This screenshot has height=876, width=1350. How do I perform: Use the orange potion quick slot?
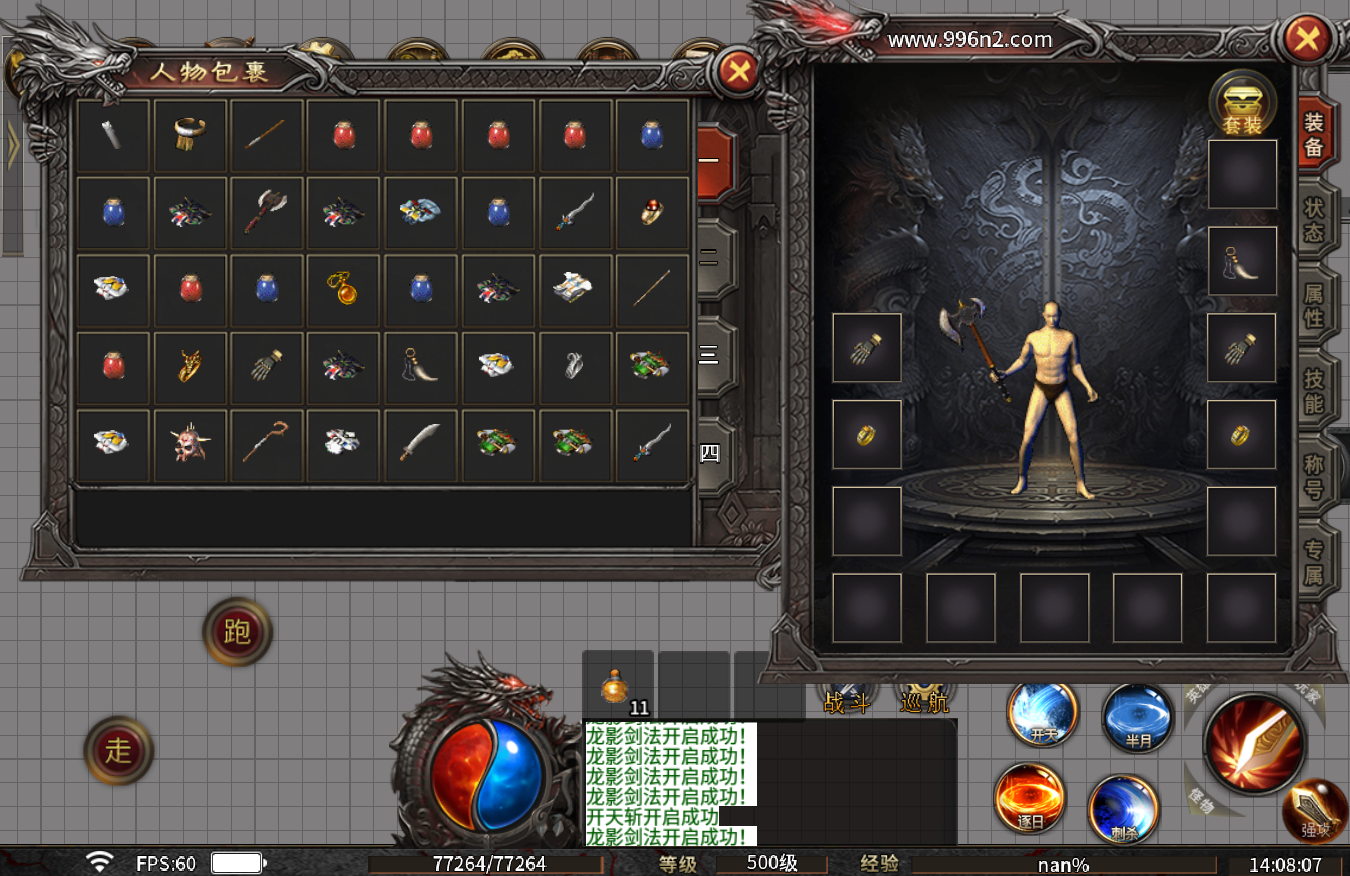coord(616,688)
